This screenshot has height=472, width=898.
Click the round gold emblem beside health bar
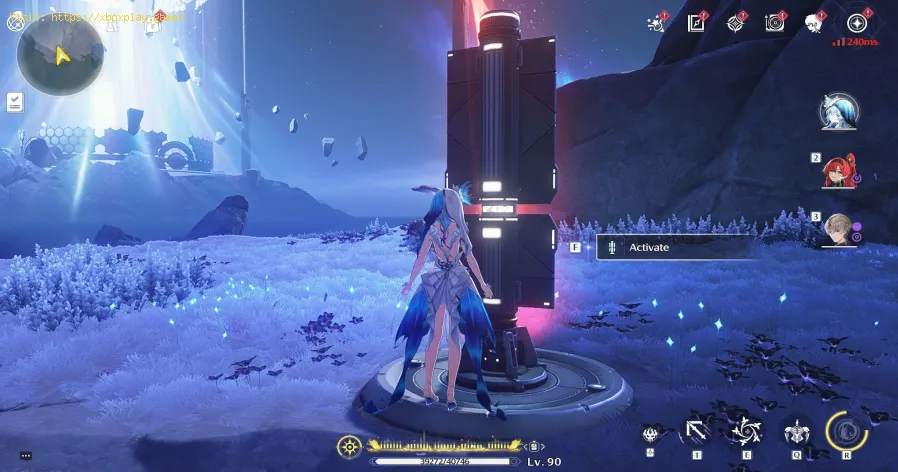[350, 445]
